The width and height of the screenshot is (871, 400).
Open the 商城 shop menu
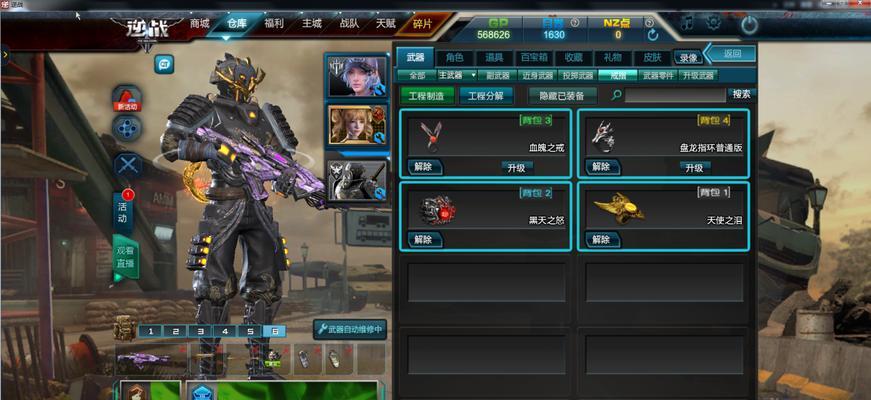pyautogui.click(x=200, y=23)
